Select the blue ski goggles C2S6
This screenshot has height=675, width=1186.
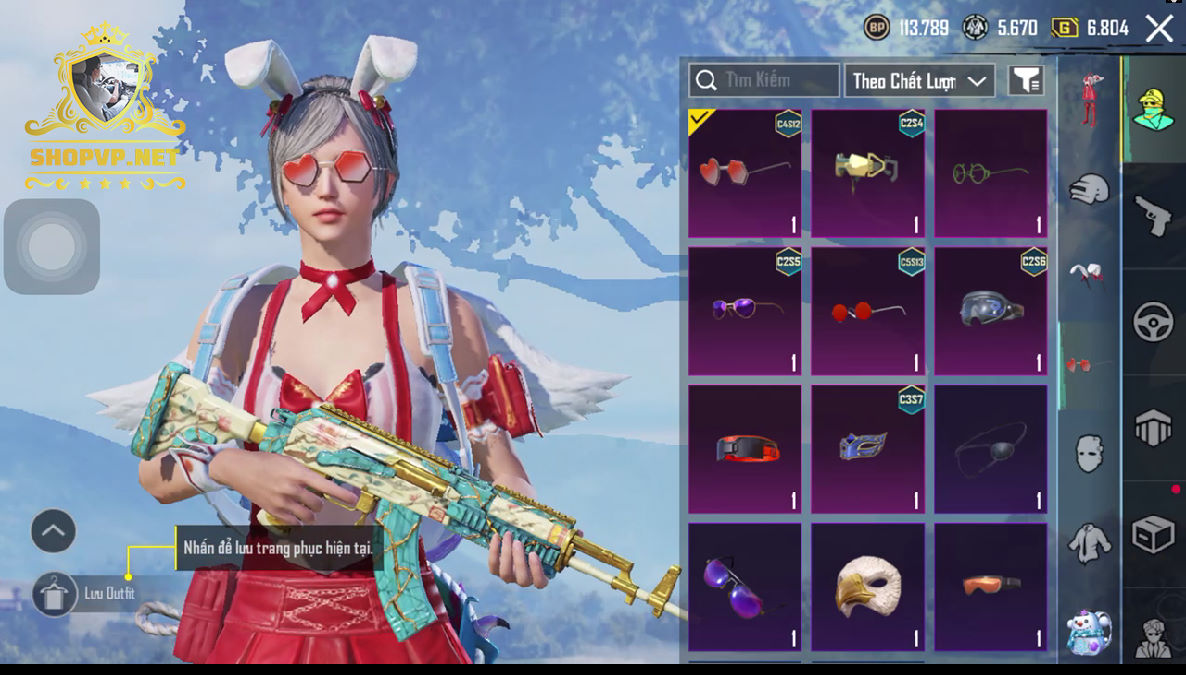click(x=991, y=311)
